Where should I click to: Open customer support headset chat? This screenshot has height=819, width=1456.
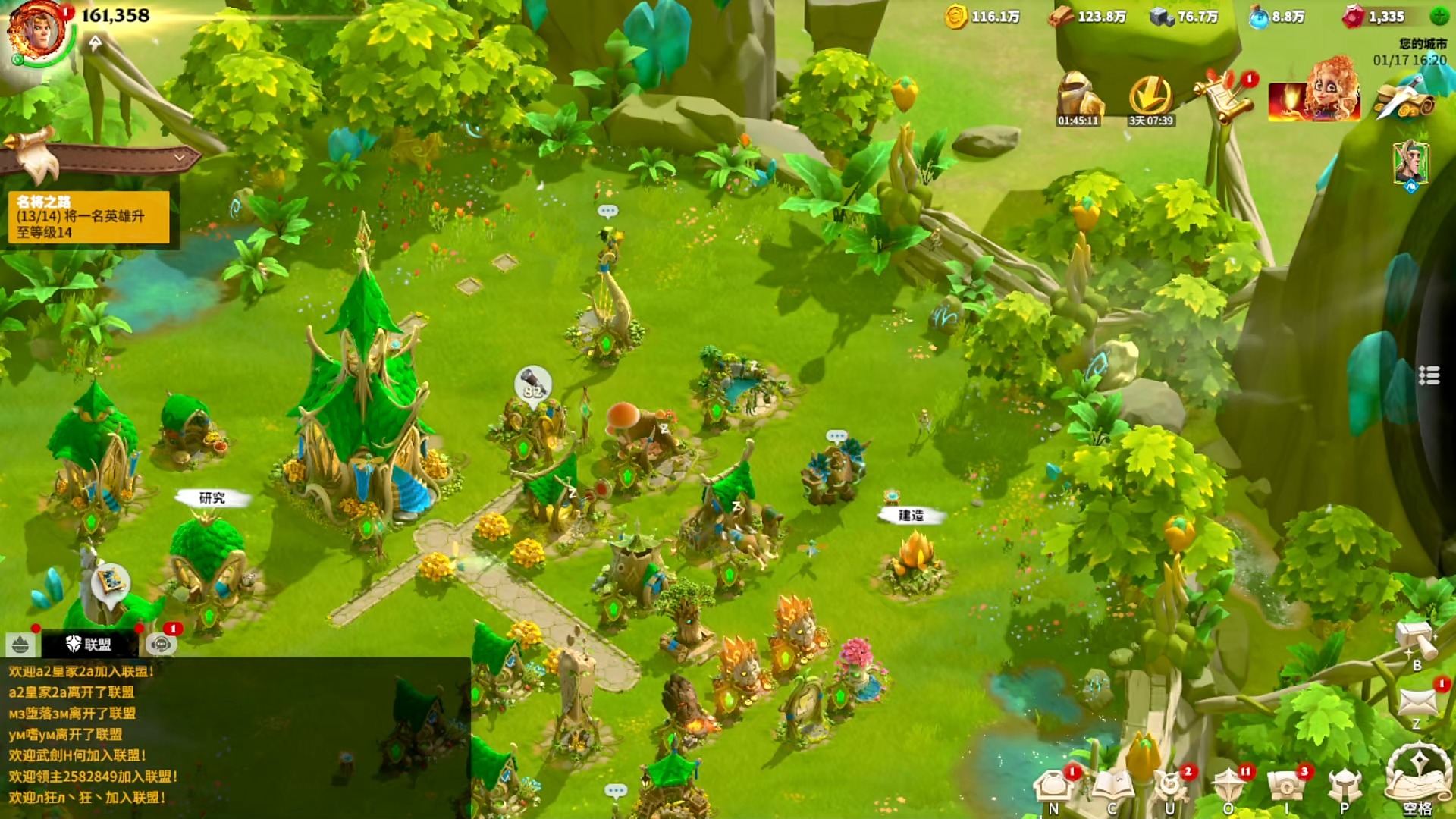pos(161,645)
